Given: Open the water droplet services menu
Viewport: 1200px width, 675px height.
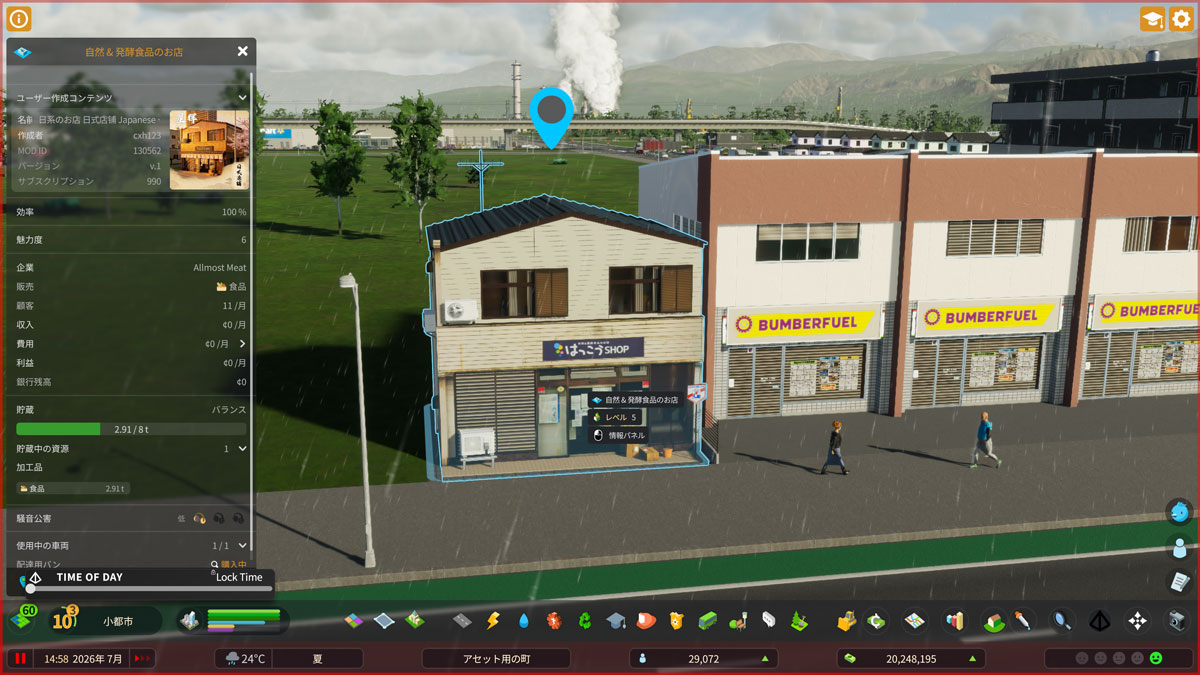Looking at the screenshot, I should pos(523,621).
